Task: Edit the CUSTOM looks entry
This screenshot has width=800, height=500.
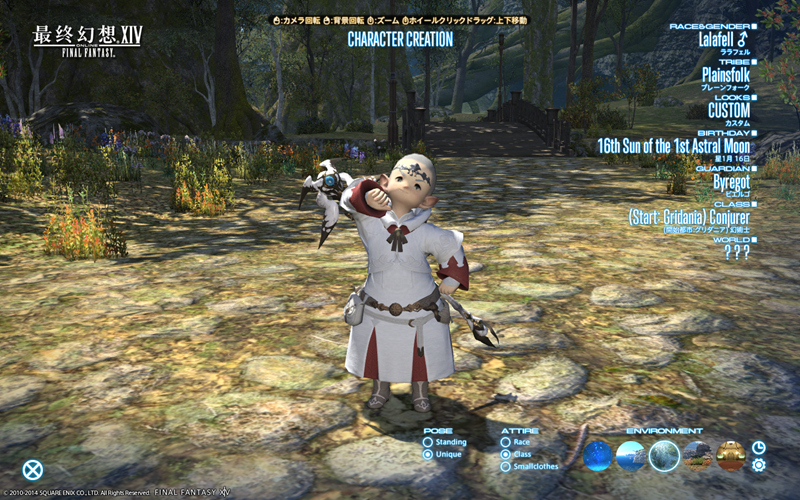Action: tap(728, 111)
